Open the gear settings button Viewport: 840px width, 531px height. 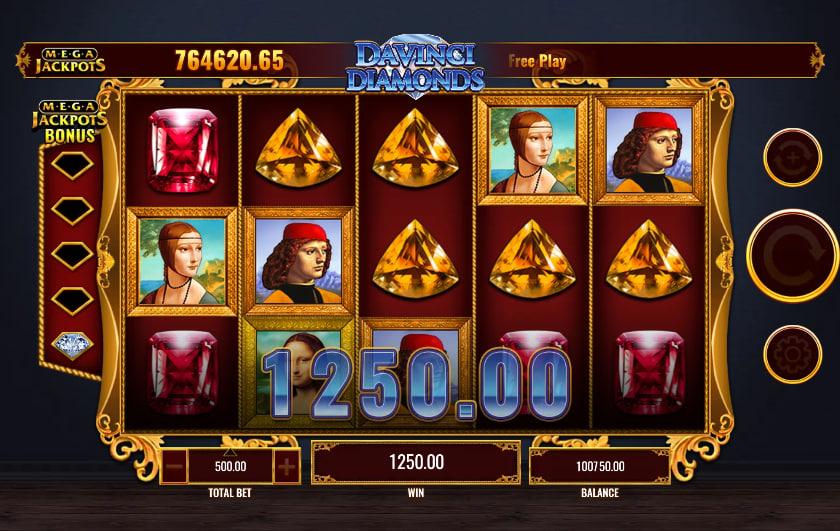tap(792, 355)
